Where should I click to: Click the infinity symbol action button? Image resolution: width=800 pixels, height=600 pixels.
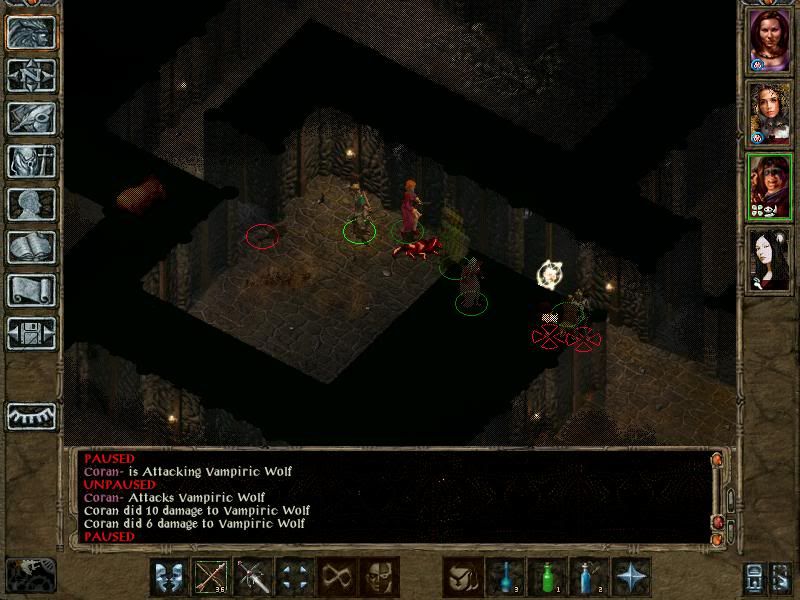tap(337, 577)
